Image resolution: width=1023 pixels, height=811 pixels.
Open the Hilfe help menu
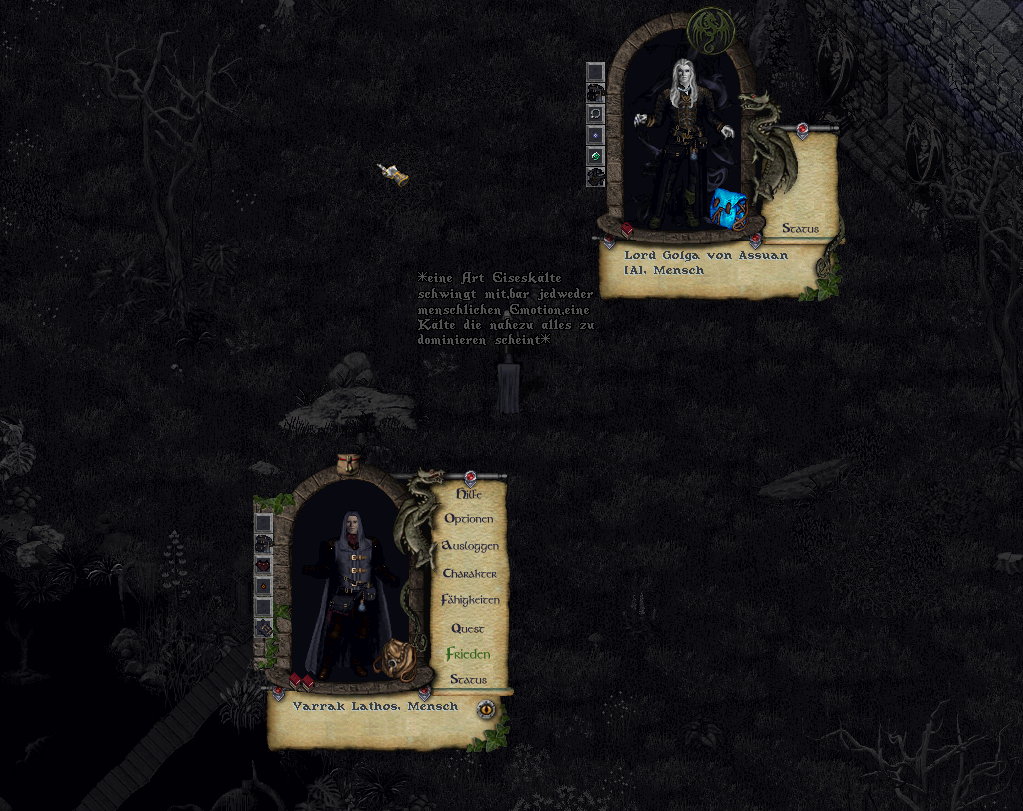[x=468, y=494]
